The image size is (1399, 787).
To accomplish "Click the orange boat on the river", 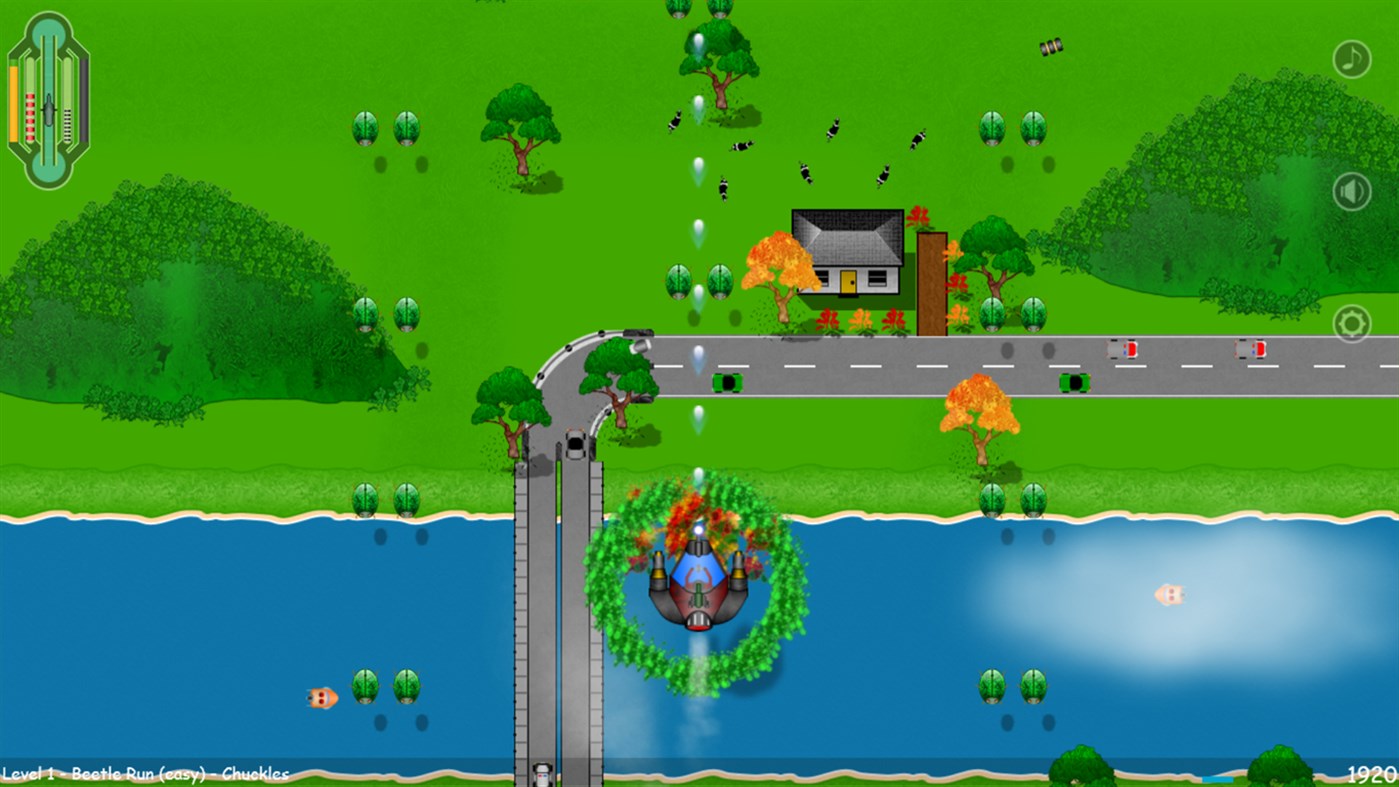I will [x=325, y=698].
